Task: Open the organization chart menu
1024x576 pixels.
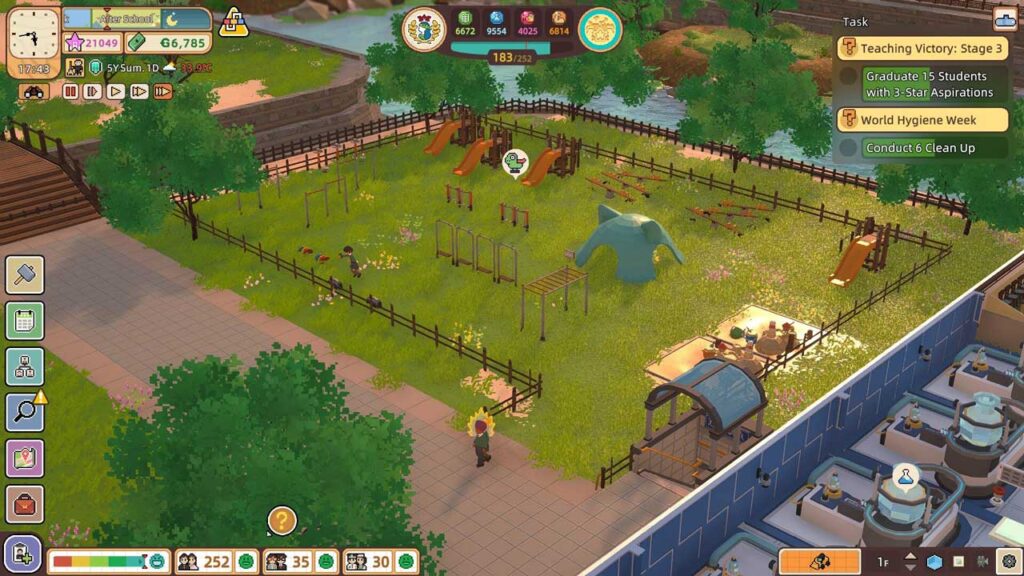Action: pyautogui.click(x=24, y=367)
